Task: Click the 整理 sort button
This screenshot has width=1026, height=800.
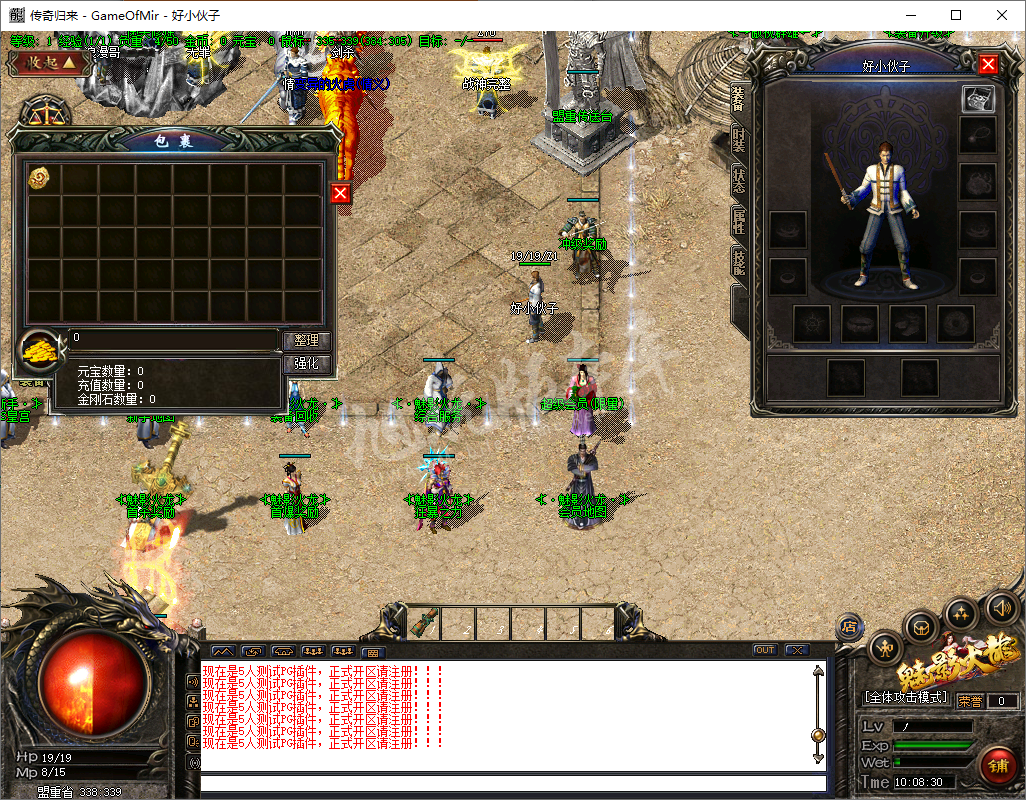Action: pyautogui.click(x=306, y=341)
